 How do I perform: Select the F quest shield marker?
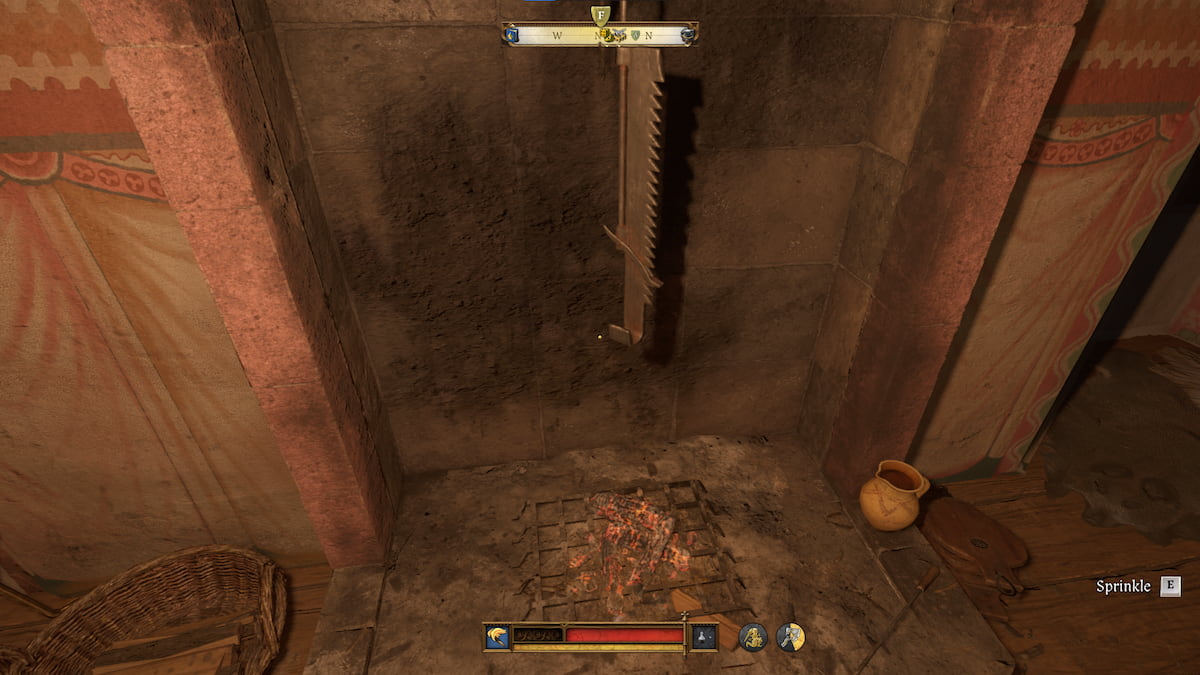pyautogui.click(x=600, y=15)
